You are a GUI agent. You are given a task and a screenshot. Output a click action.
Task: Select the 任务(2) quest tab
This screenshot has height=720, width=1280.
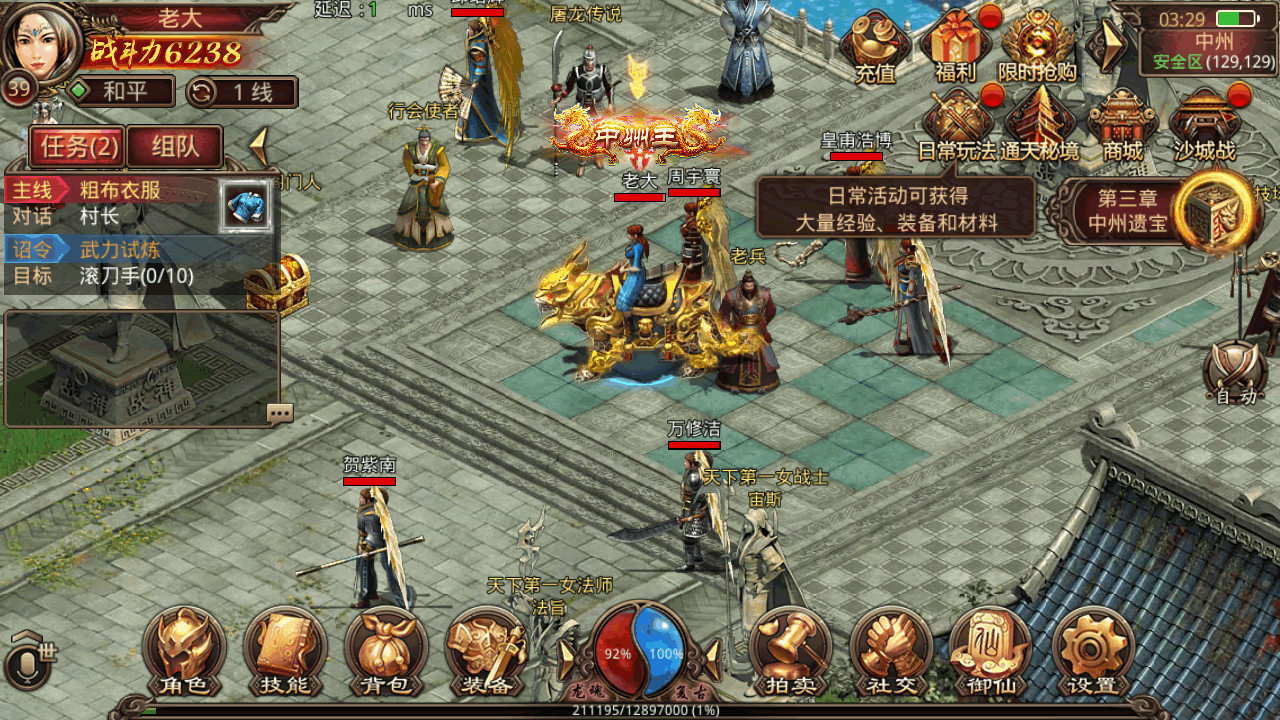(77, 147)
